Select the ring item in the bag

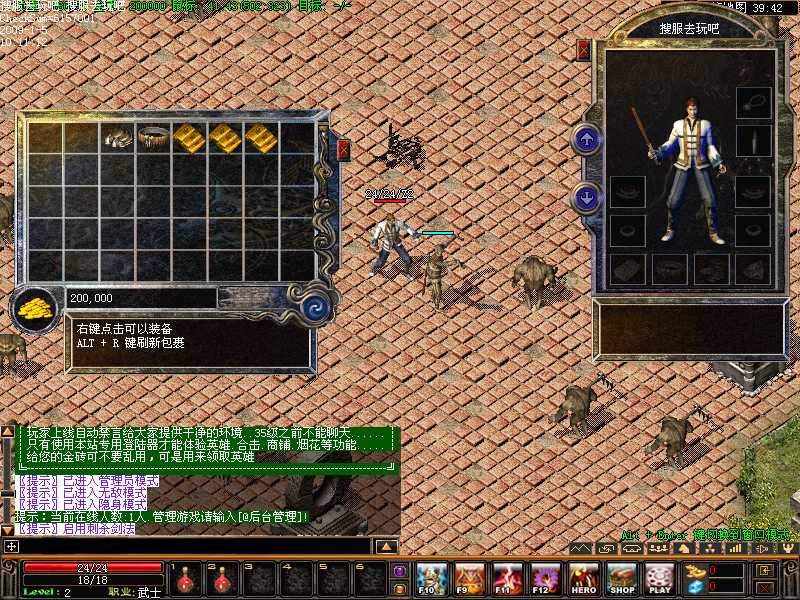(x=153, y=136)
